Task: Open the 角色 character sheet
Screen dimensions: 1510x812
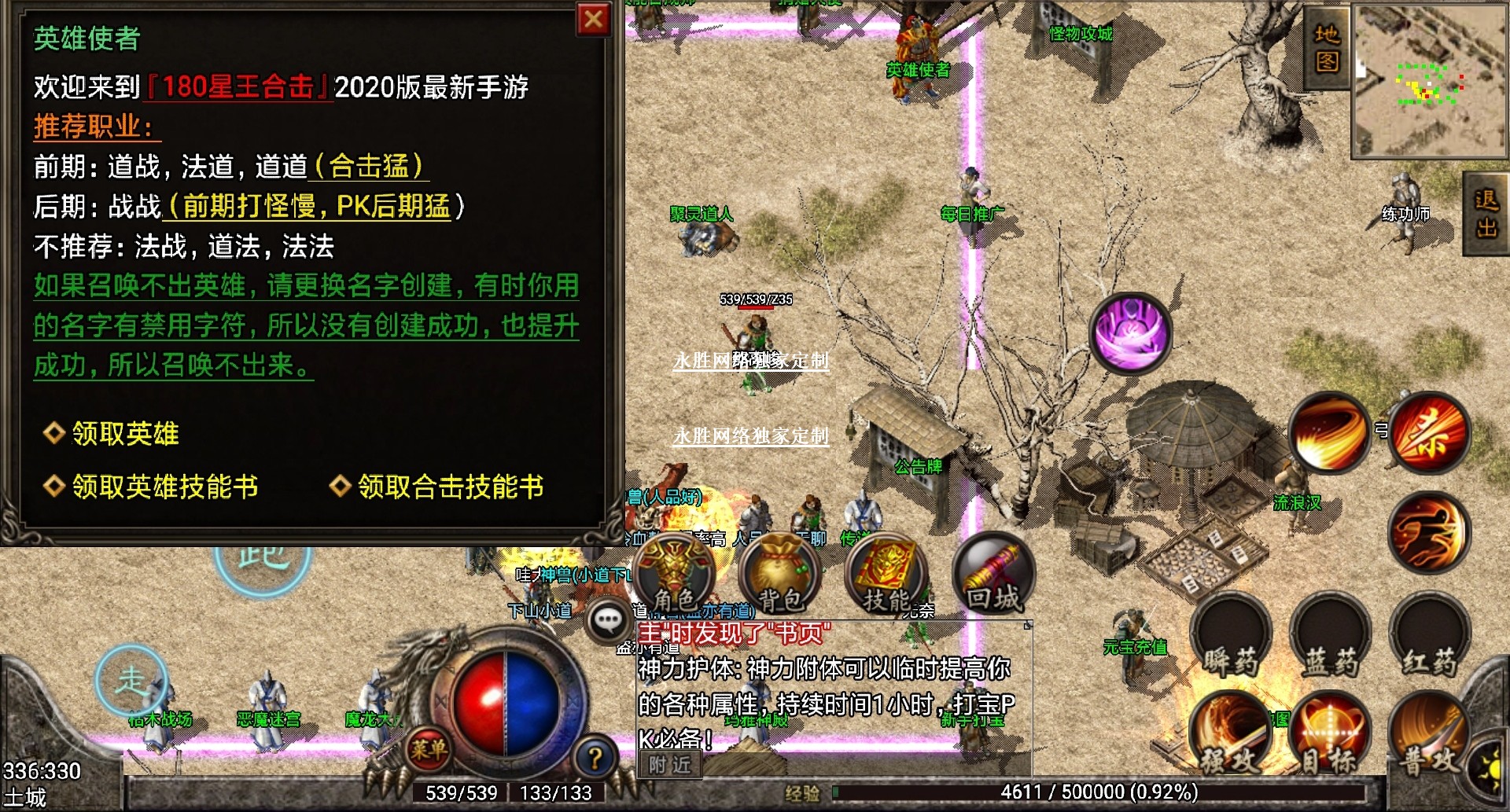Action: (x=675, y=576)
